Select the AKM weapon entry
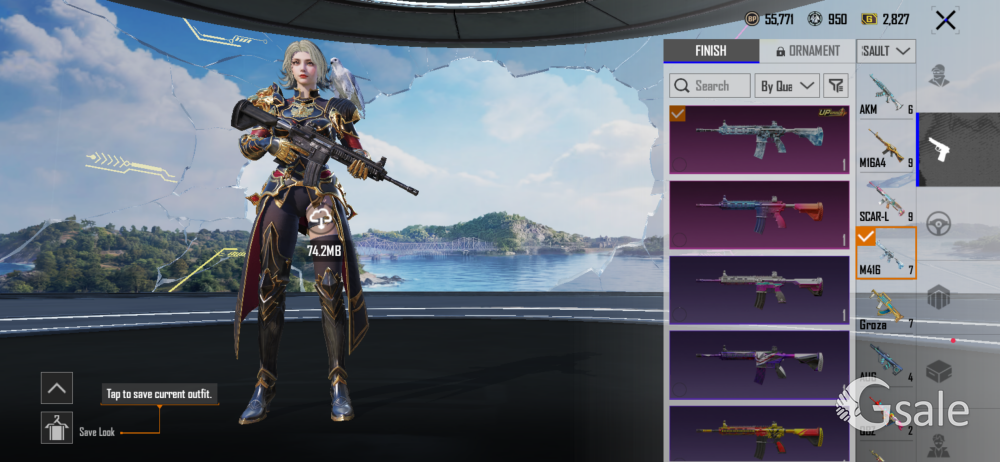1000x462 pixels. 886,93
